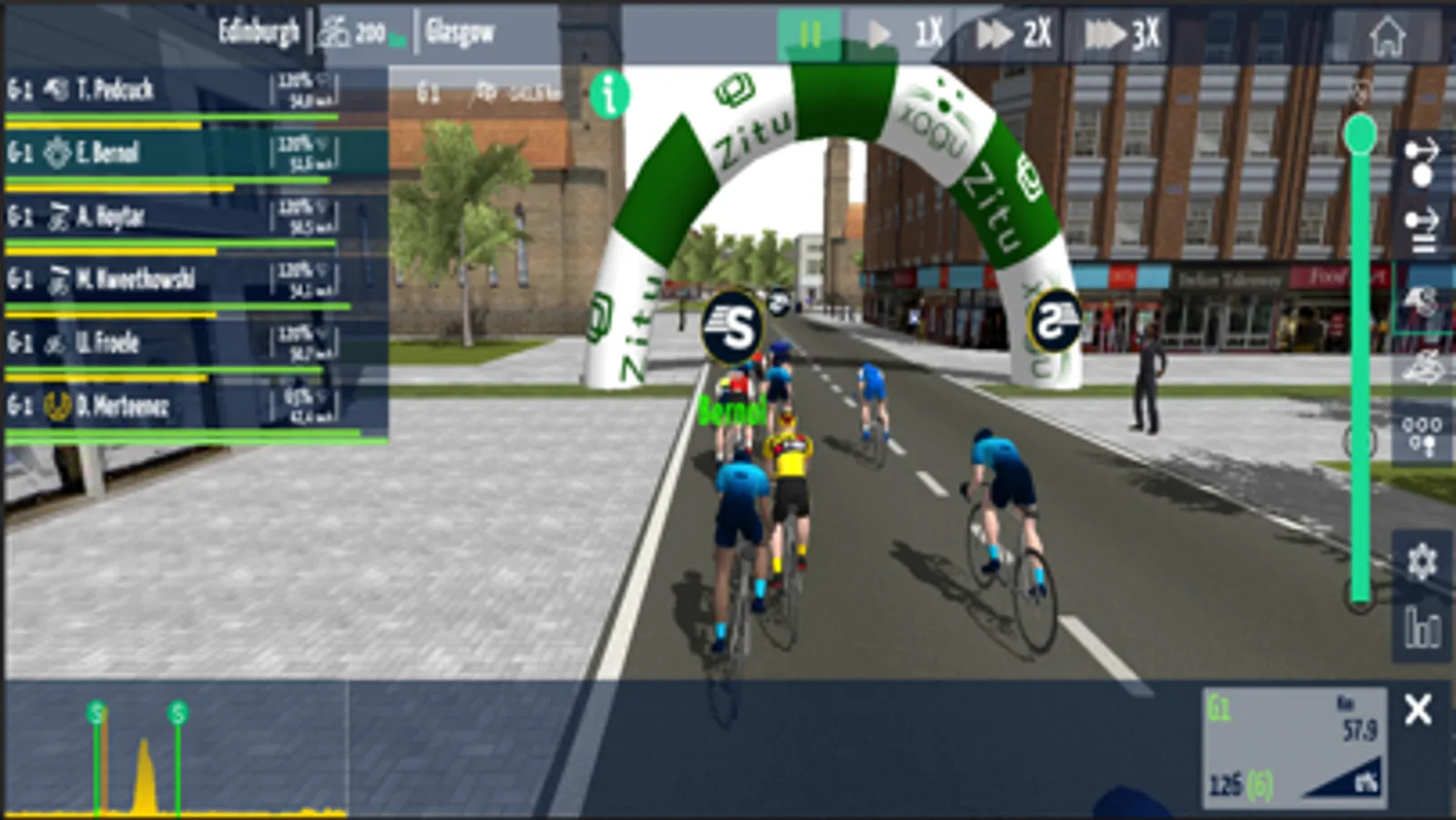Select rider T. Pidcock in the list

pos(173,90)
